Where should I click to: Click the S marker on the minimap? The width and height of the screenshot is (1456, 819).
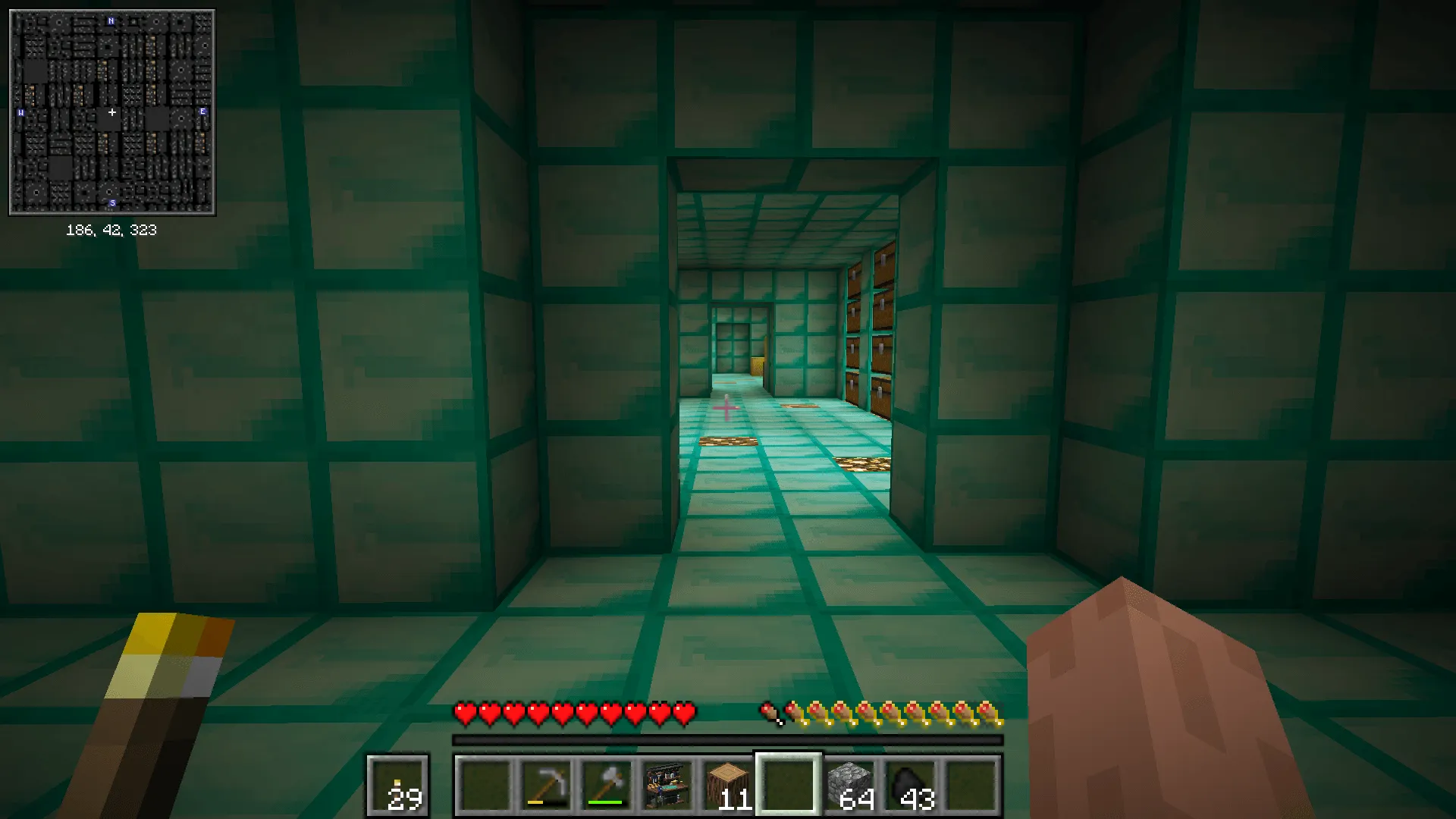[x=111, y=203]
